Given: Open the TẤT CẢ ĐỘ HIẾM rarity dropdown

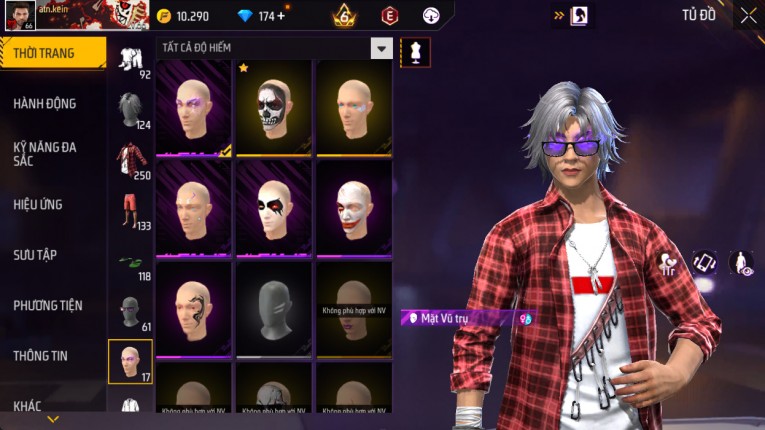Looking at the screenshot, I should click(x=381, y=48).
